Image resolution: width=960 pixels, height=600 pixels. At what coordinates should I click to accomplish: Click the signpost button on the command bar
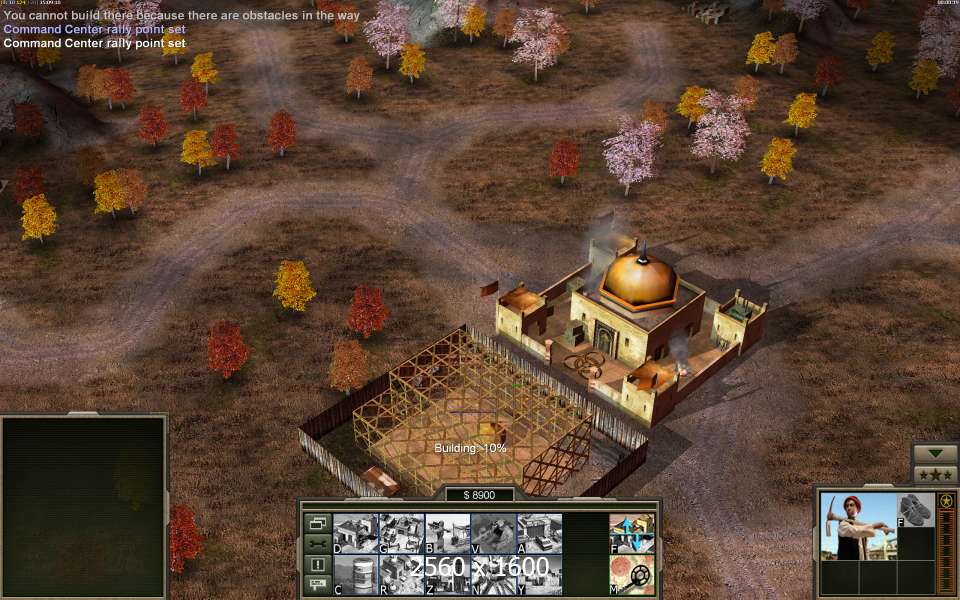(318, 585)
